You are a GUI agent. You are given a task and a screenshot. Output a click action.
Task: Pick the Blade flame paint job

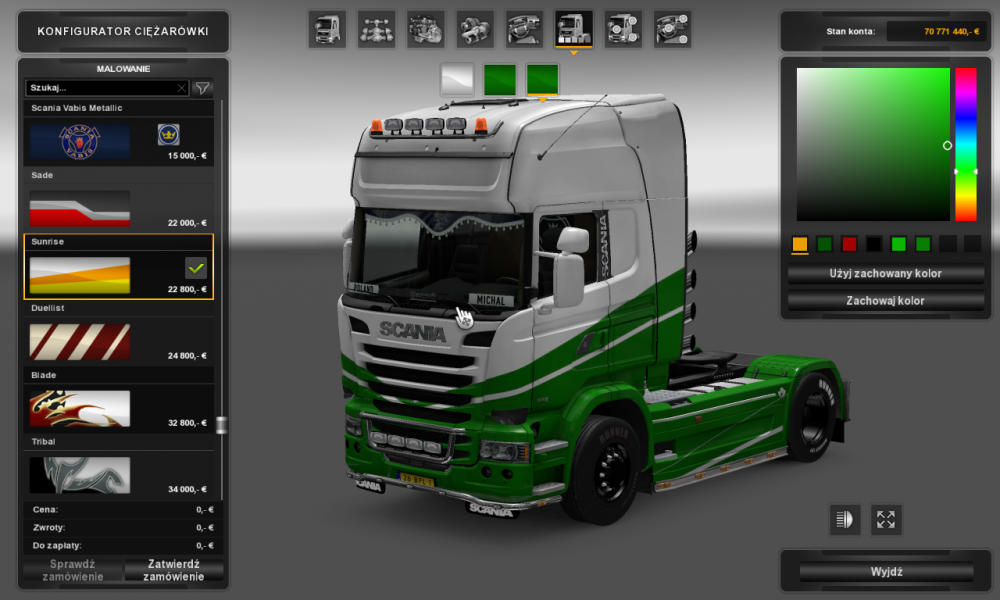click(118, 408)
